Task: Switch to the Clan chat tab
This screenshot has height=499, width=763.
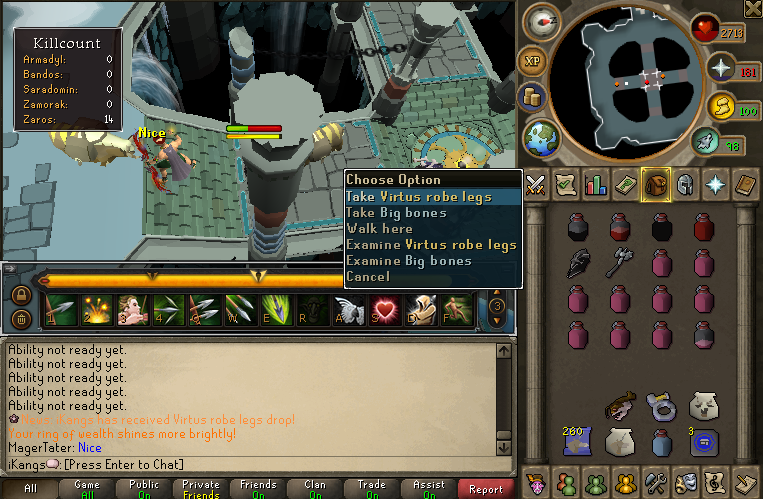Action: click(315, 489)
